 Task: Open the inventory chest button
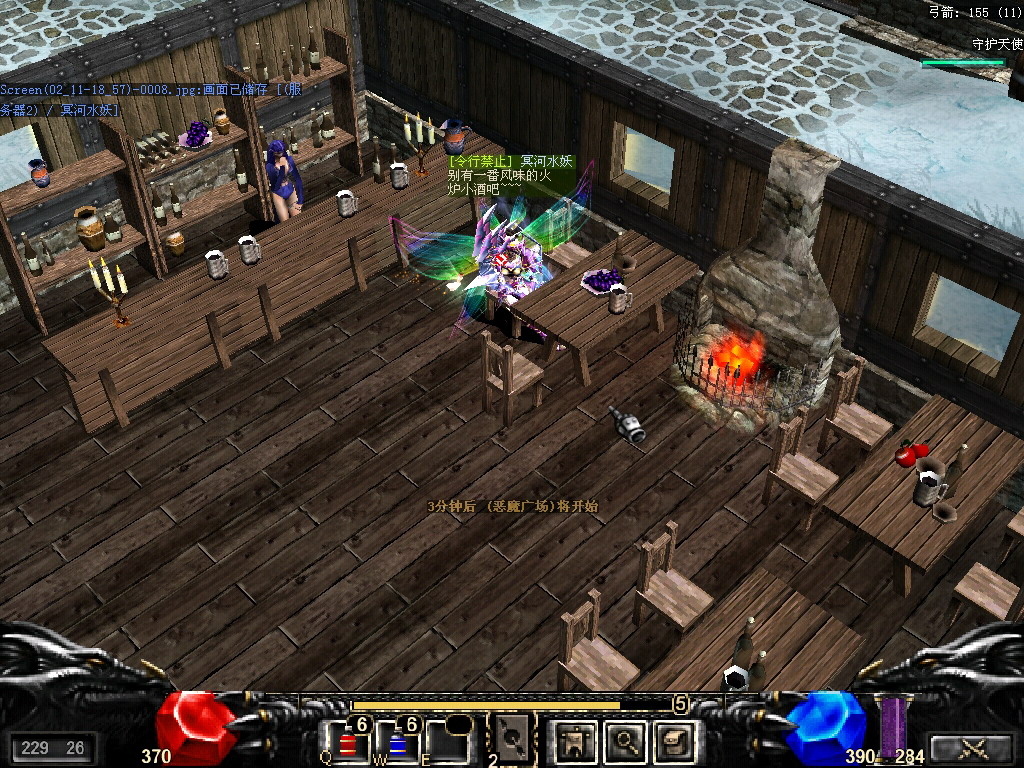672,742
